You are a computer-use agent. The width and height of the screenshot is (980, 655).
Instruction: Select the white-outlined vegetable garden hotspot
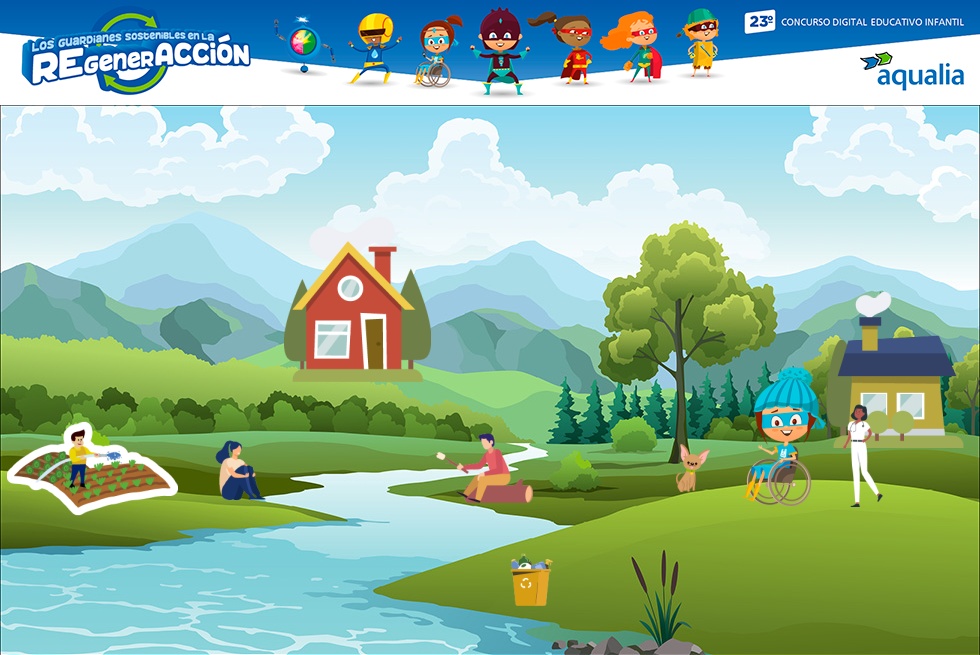coord(92,471)
